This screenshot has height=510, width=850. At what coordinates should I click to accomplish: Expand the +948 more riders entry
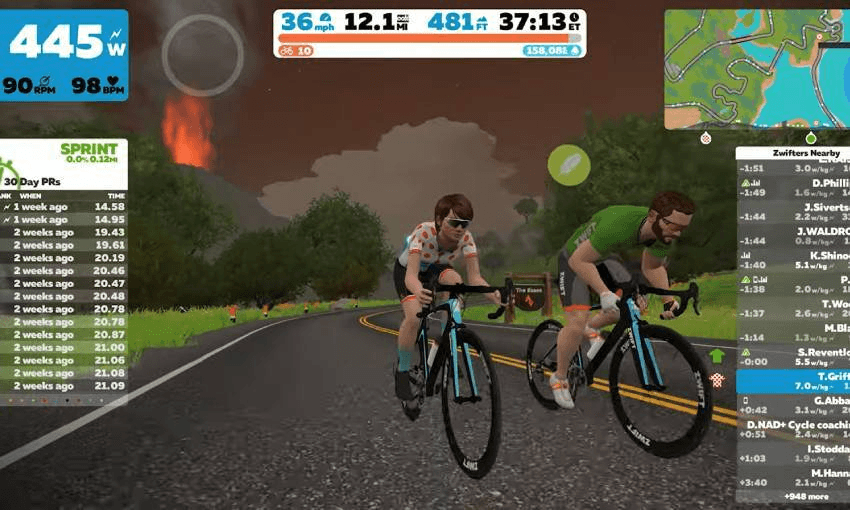[793, 495]
